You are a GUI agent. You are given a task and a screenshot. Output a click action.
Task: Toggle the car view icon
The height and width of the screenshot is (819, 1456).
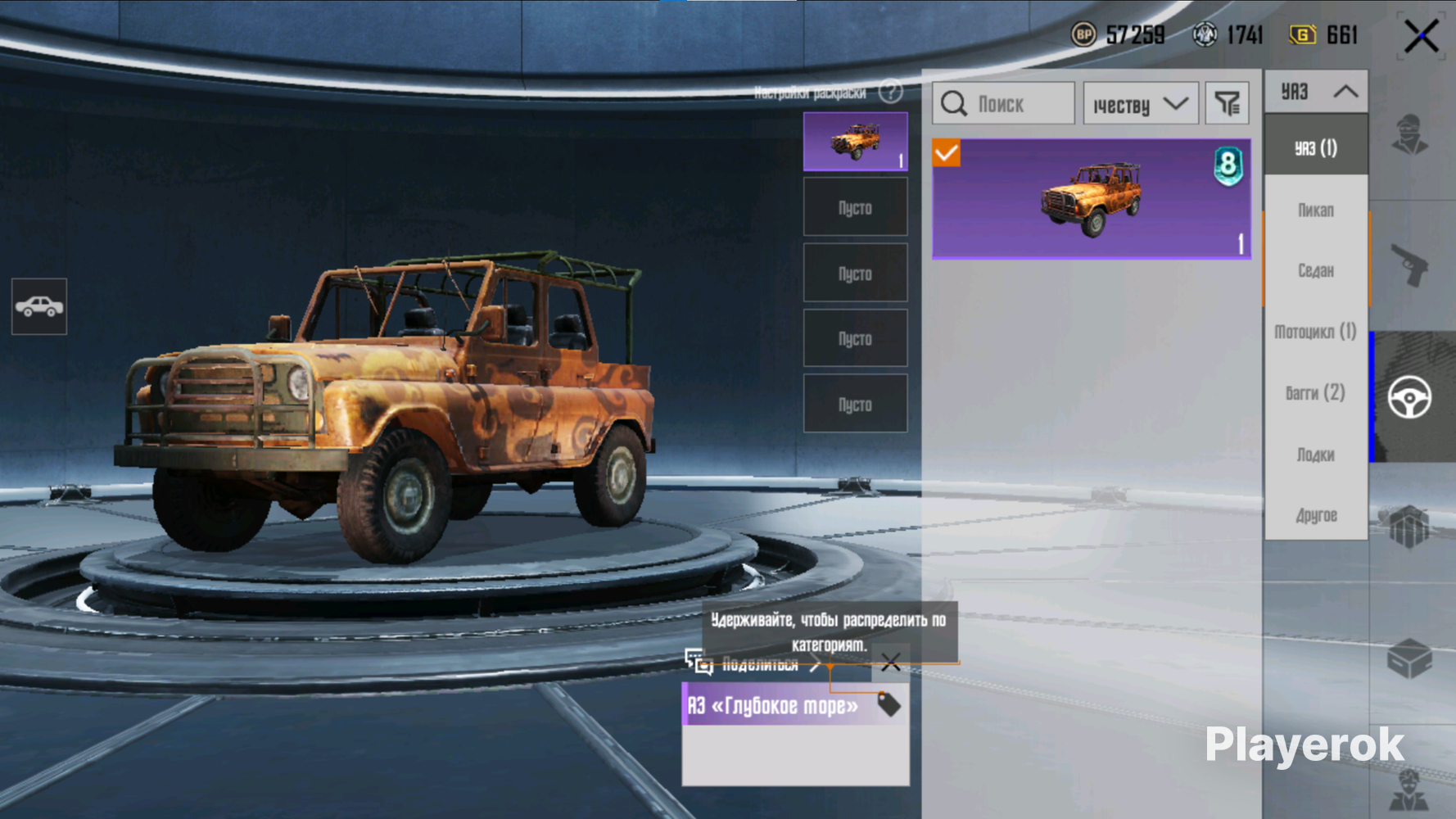pyautogui.click(x=39, y=307)
